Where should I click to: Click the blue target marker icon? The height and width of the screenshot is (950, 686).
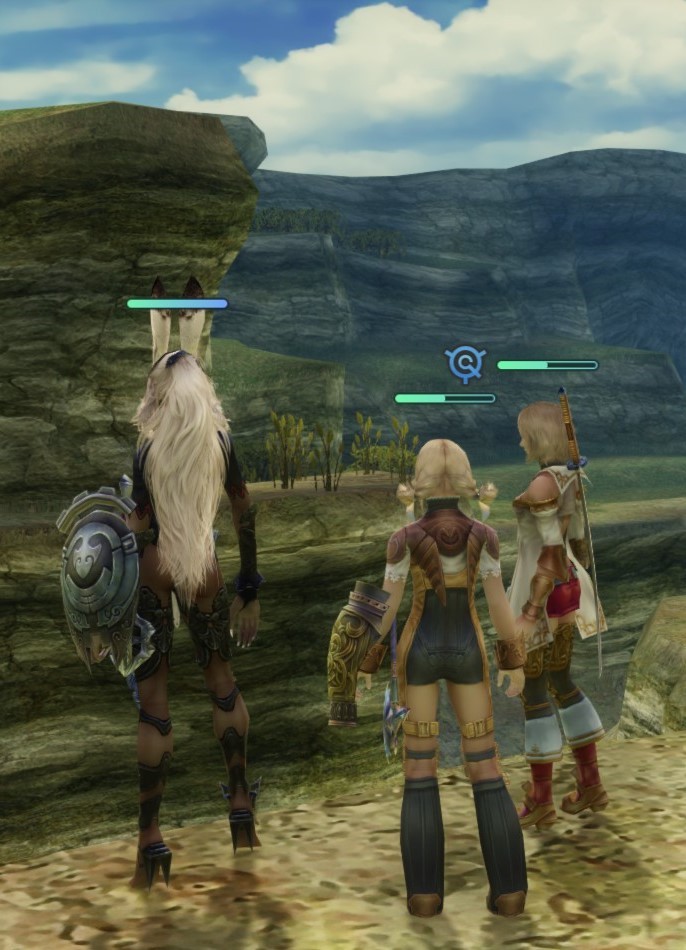point(465,363)
